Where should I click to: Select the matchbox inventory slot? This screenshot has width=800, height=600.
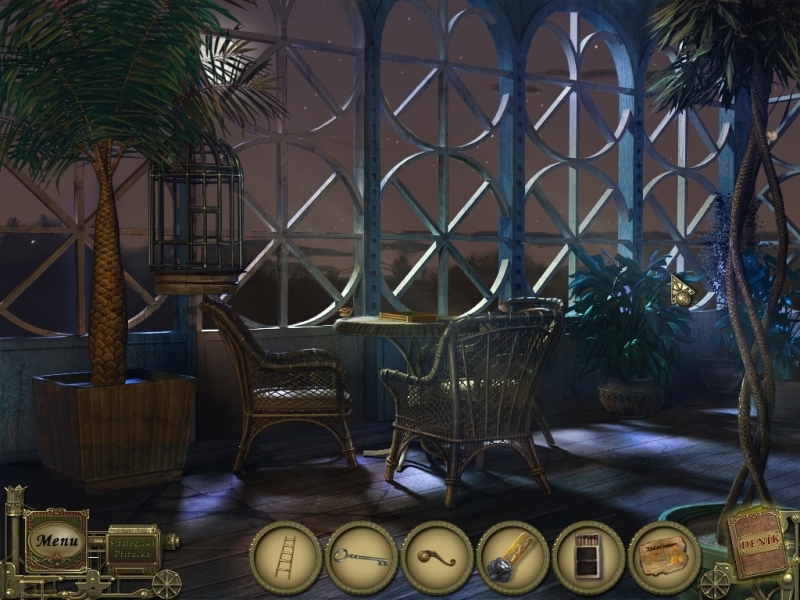tap(588, 558)
